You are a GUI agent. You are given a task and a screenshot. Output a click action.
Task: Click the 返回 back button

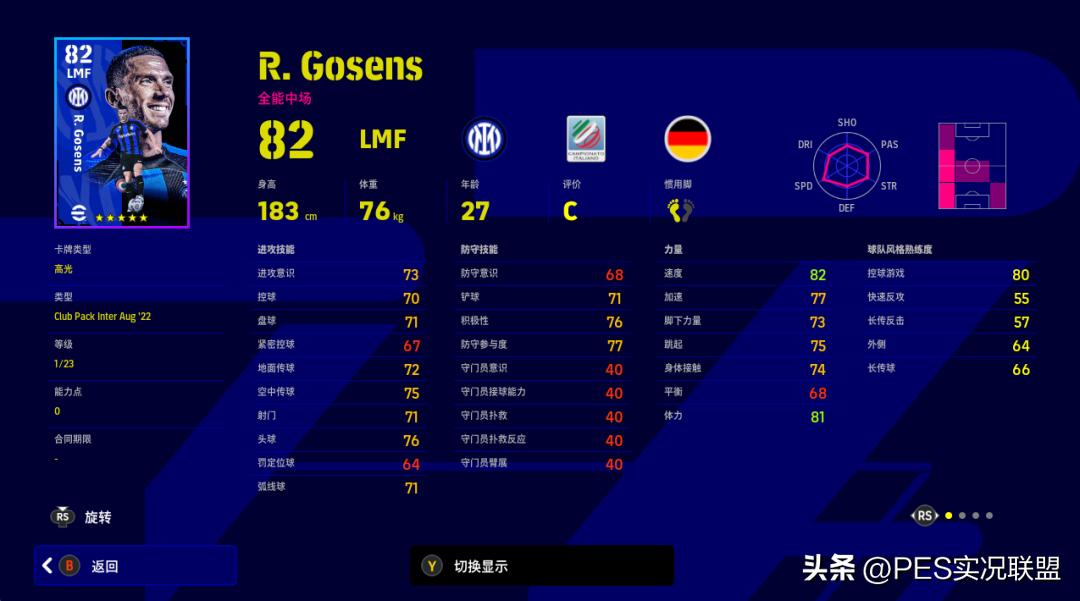tap(135, 566)
